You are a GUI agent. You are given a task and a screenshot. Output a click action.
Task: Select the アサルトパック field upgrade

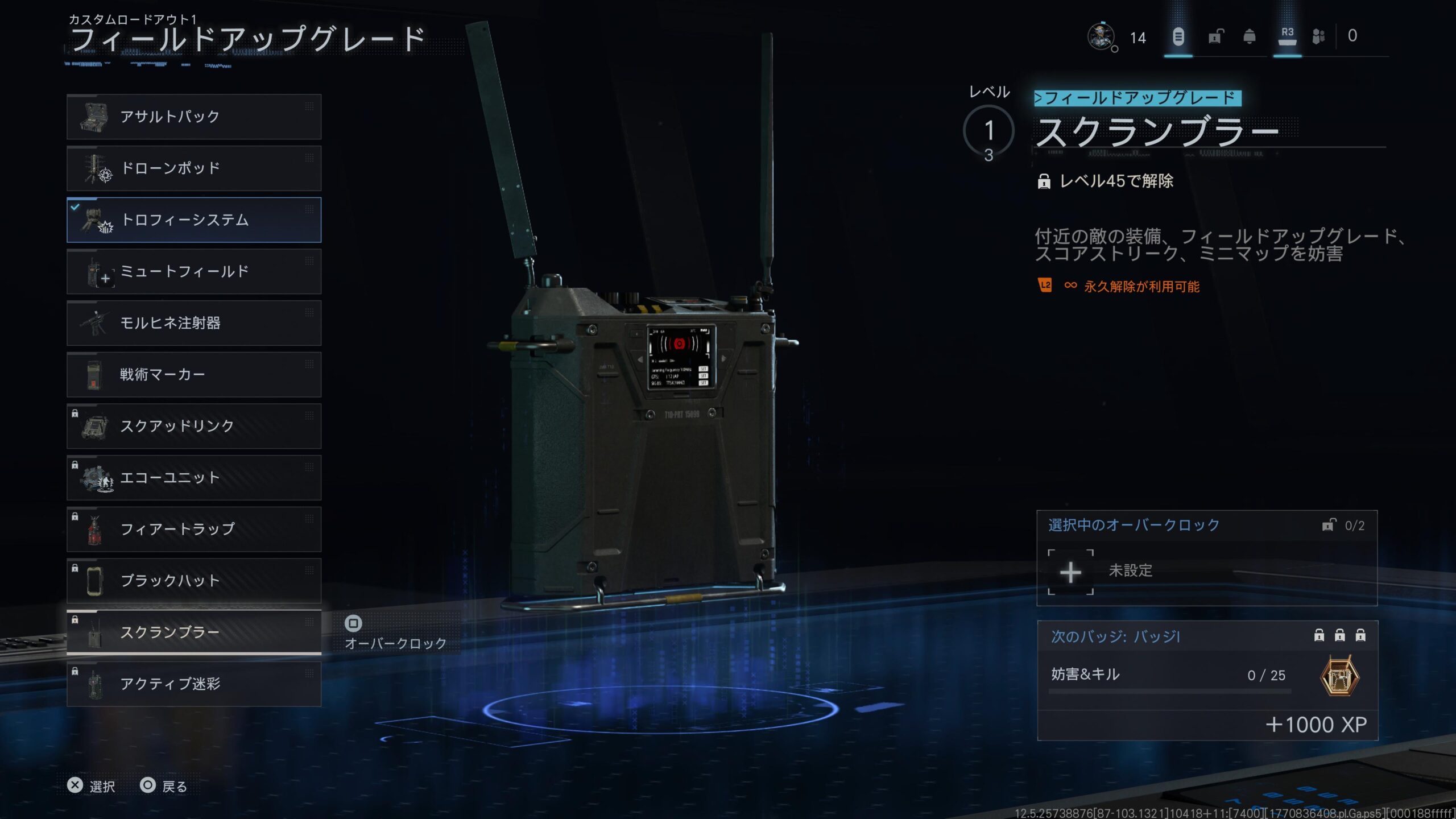click(193, 117)
